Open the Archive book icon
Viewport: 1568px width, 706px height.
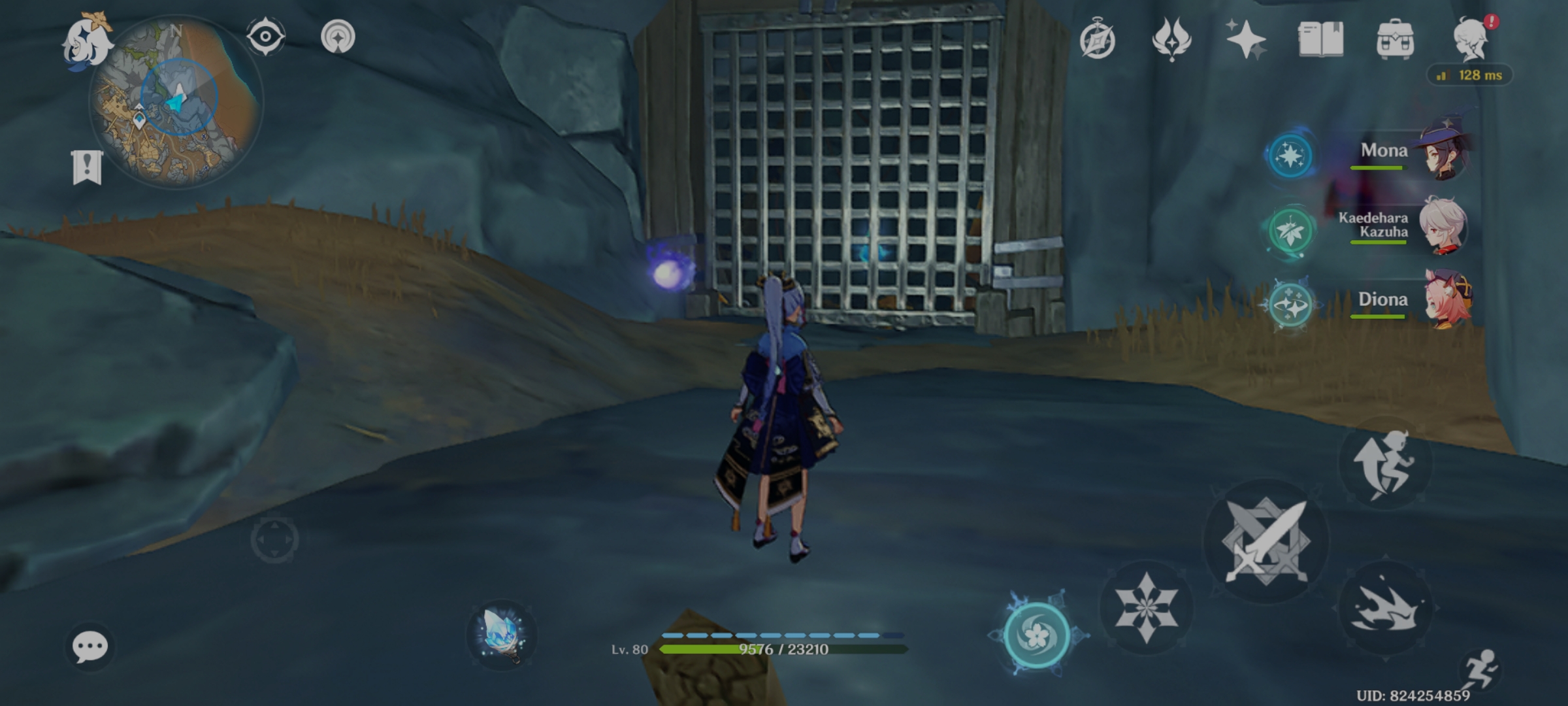tap(1319, 41)
